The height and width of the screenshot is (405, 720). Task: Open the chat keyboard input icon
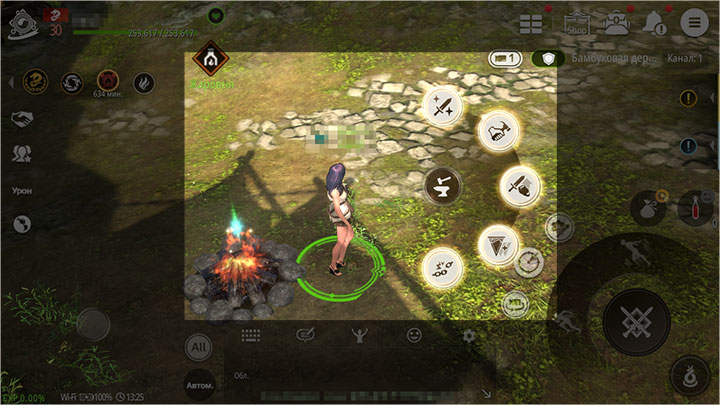click(x=250, y=336)
